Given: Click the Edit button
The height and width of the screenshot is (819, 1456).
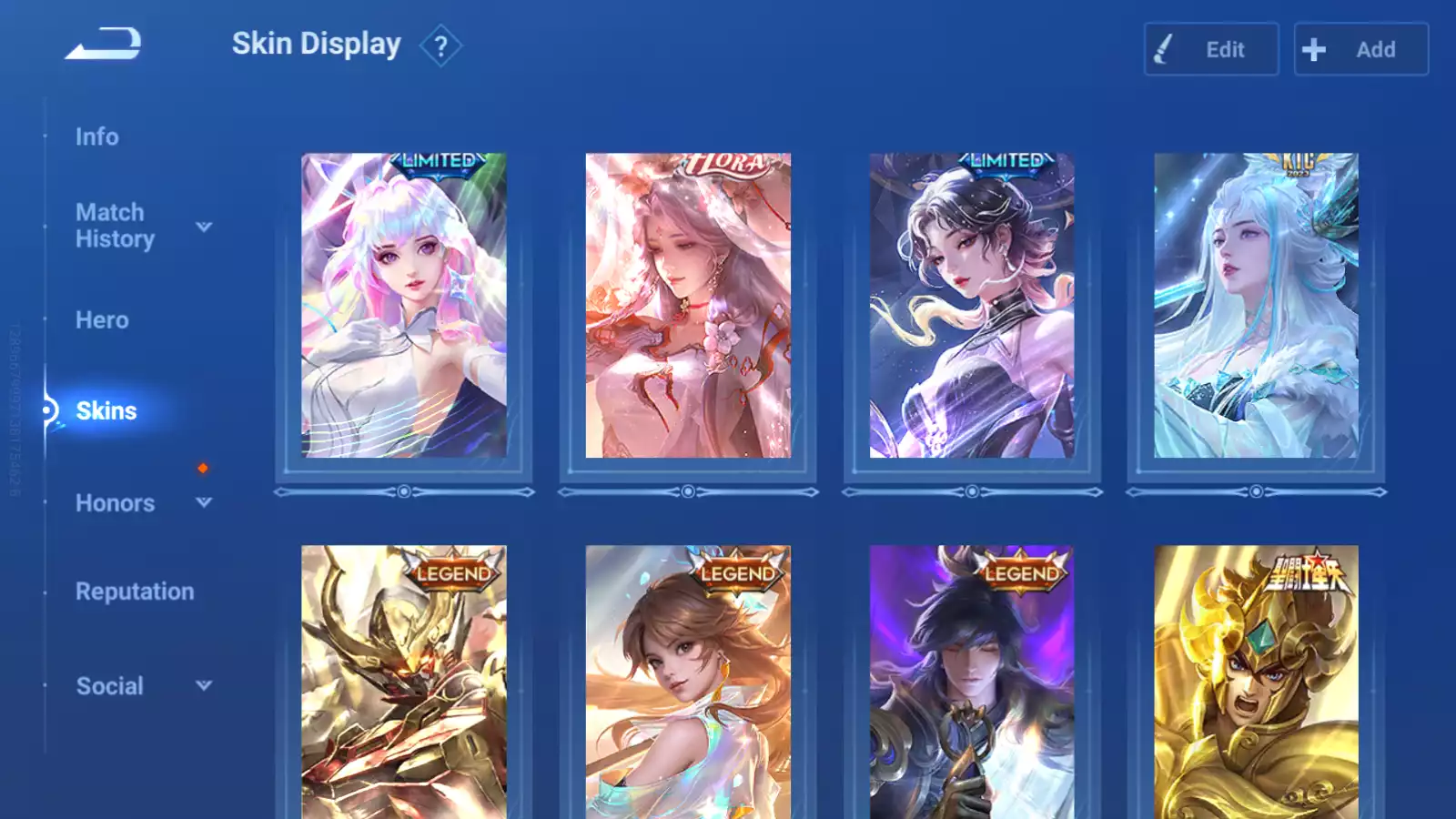Looking at the screenshot, I should click(1210, 49).
